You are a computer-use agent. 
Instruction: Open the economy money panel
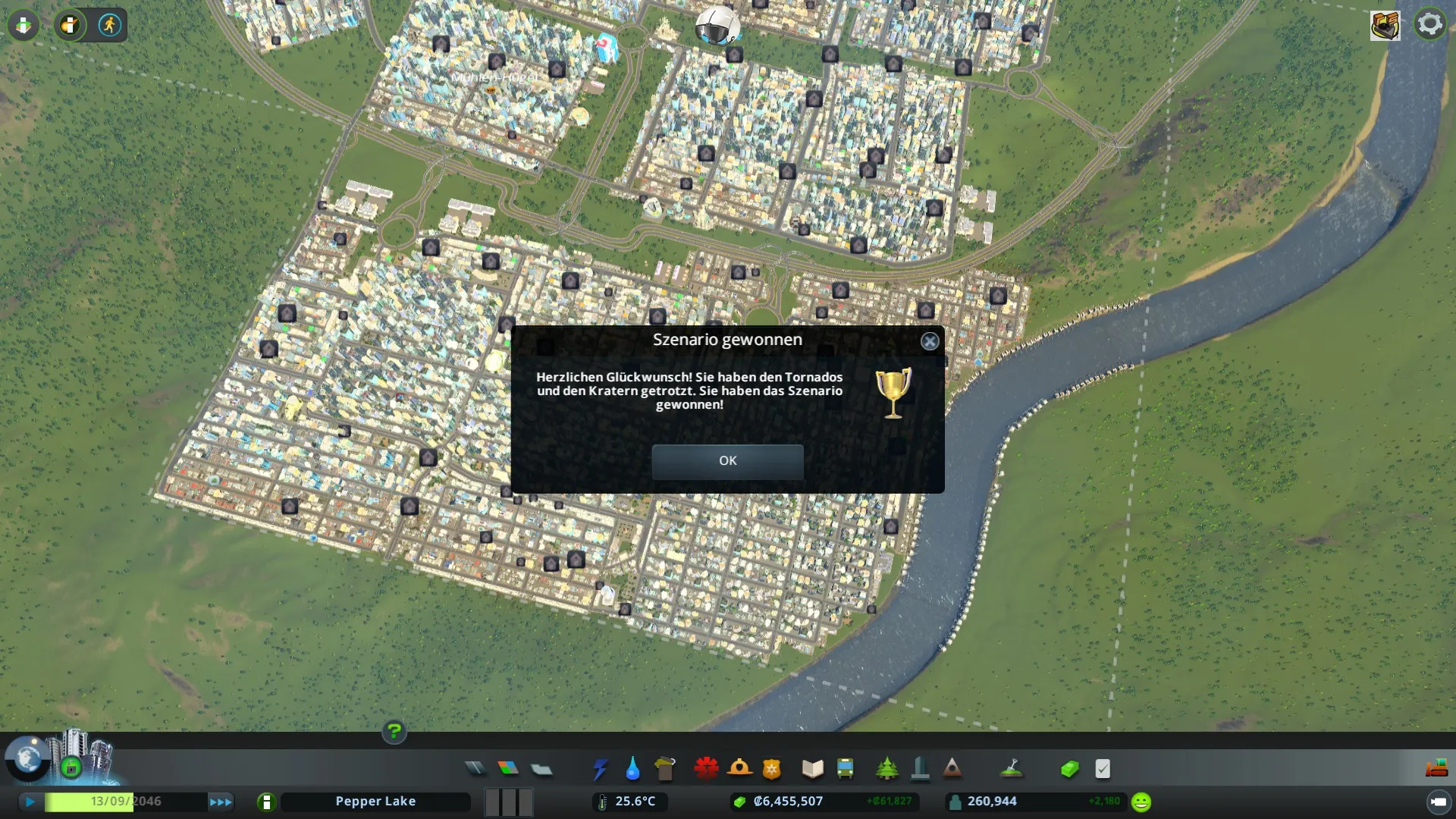click(x=1069, y=769)
